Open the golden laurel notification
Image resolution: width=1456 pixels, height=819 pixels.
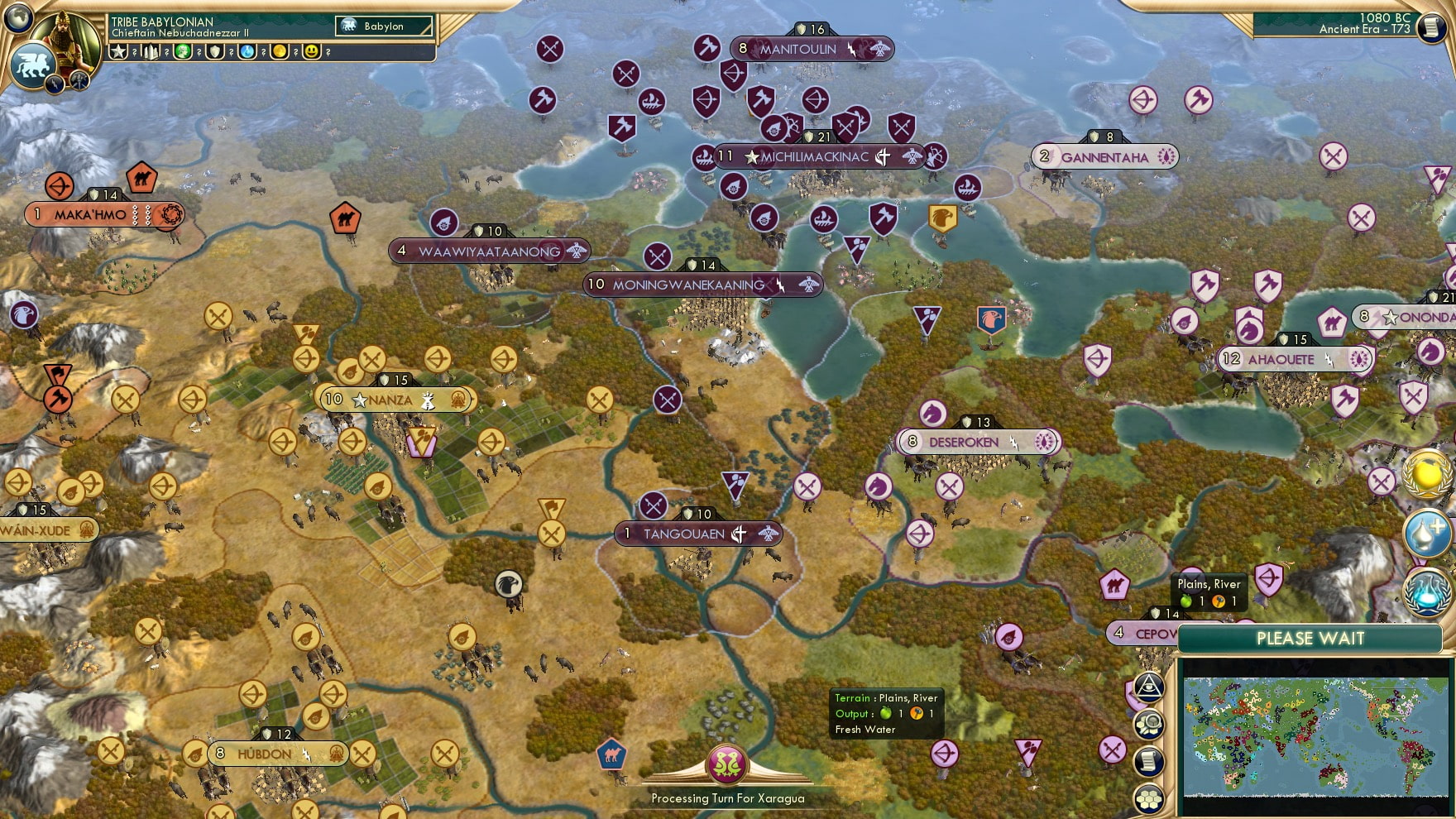[x=1427, y=474]
